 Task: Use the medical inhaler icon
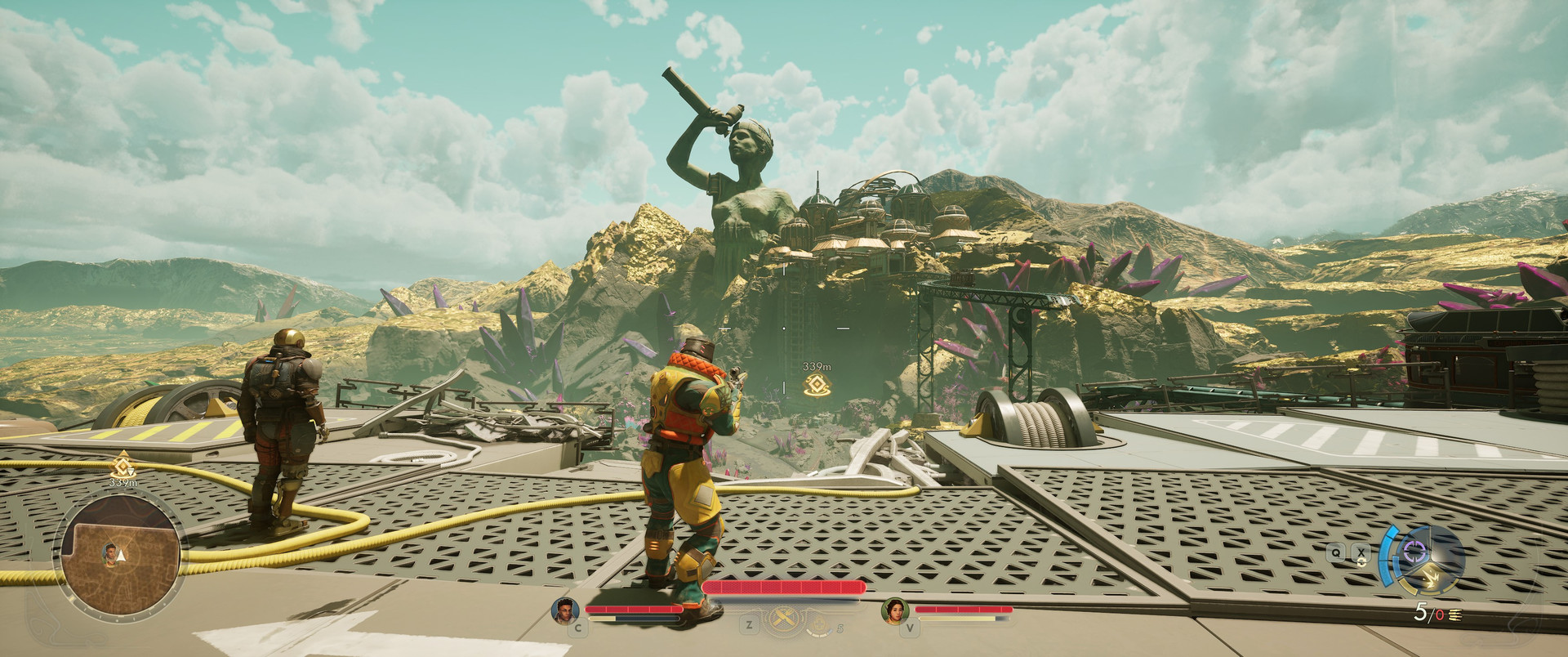[x=819, y=628]
